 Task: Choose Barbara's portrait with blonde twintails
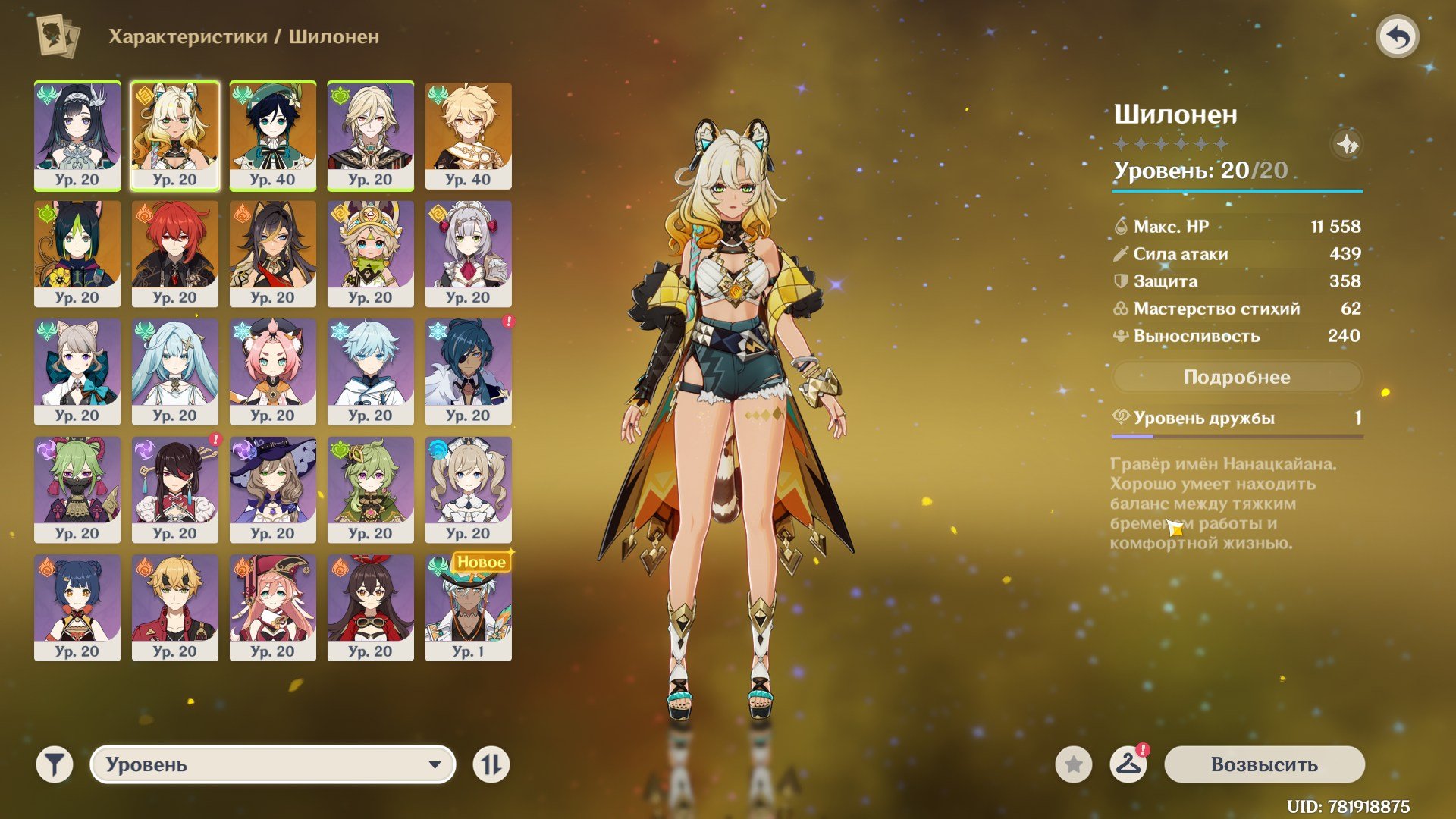click(x=468, y=489)
